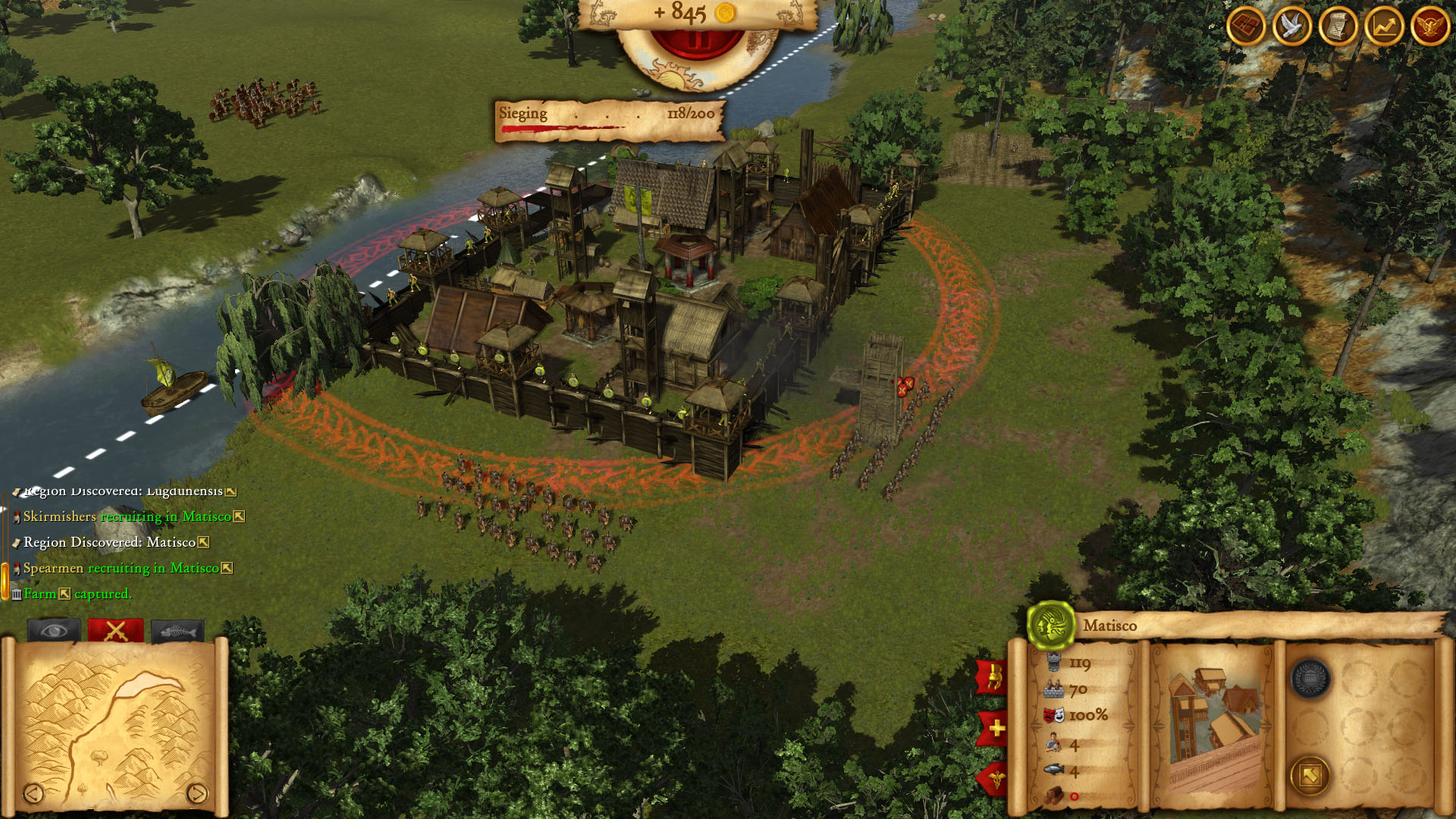Select the gray laurel temple coin

click(1310, 678)
